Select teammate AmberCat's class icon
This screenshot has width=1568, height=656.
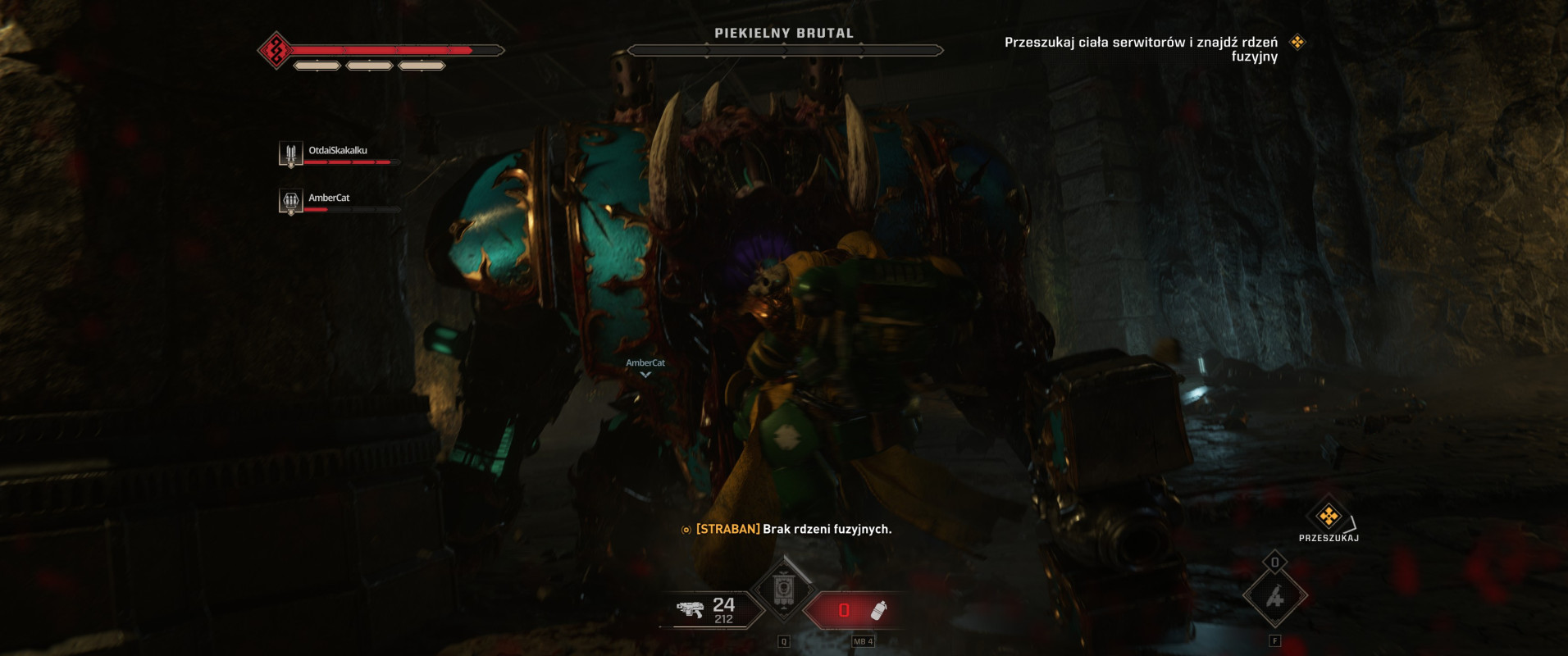[x=290, y=201]
